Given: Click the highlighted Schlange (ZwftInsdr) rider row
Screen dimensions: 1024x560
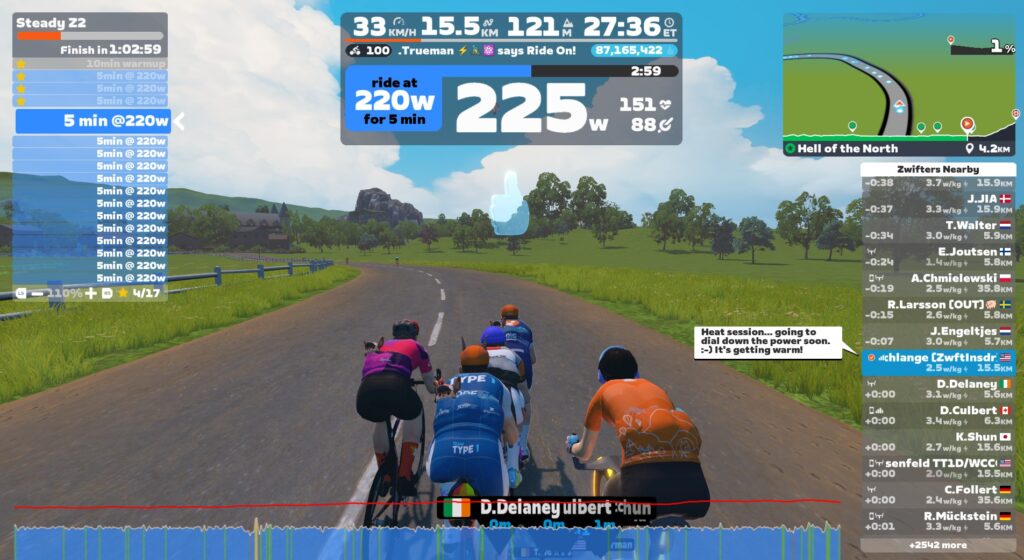Looking at the screenshot, I should [x=938, y=362].
